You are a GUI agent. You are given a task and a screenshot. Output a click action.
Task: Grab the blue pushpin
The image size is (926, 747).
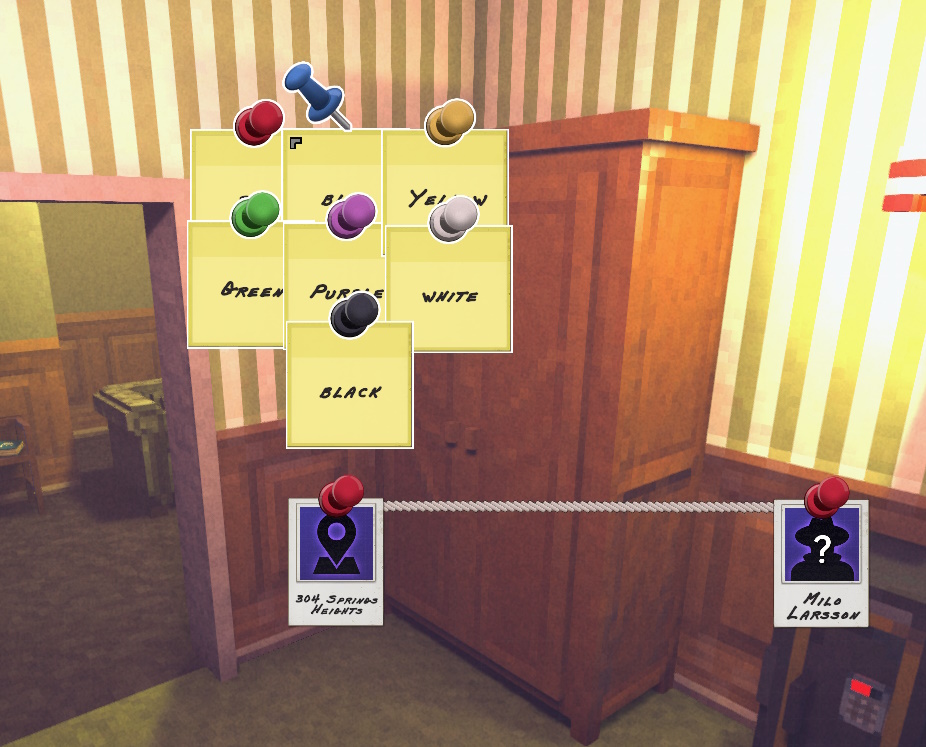(x=313, y=92)
